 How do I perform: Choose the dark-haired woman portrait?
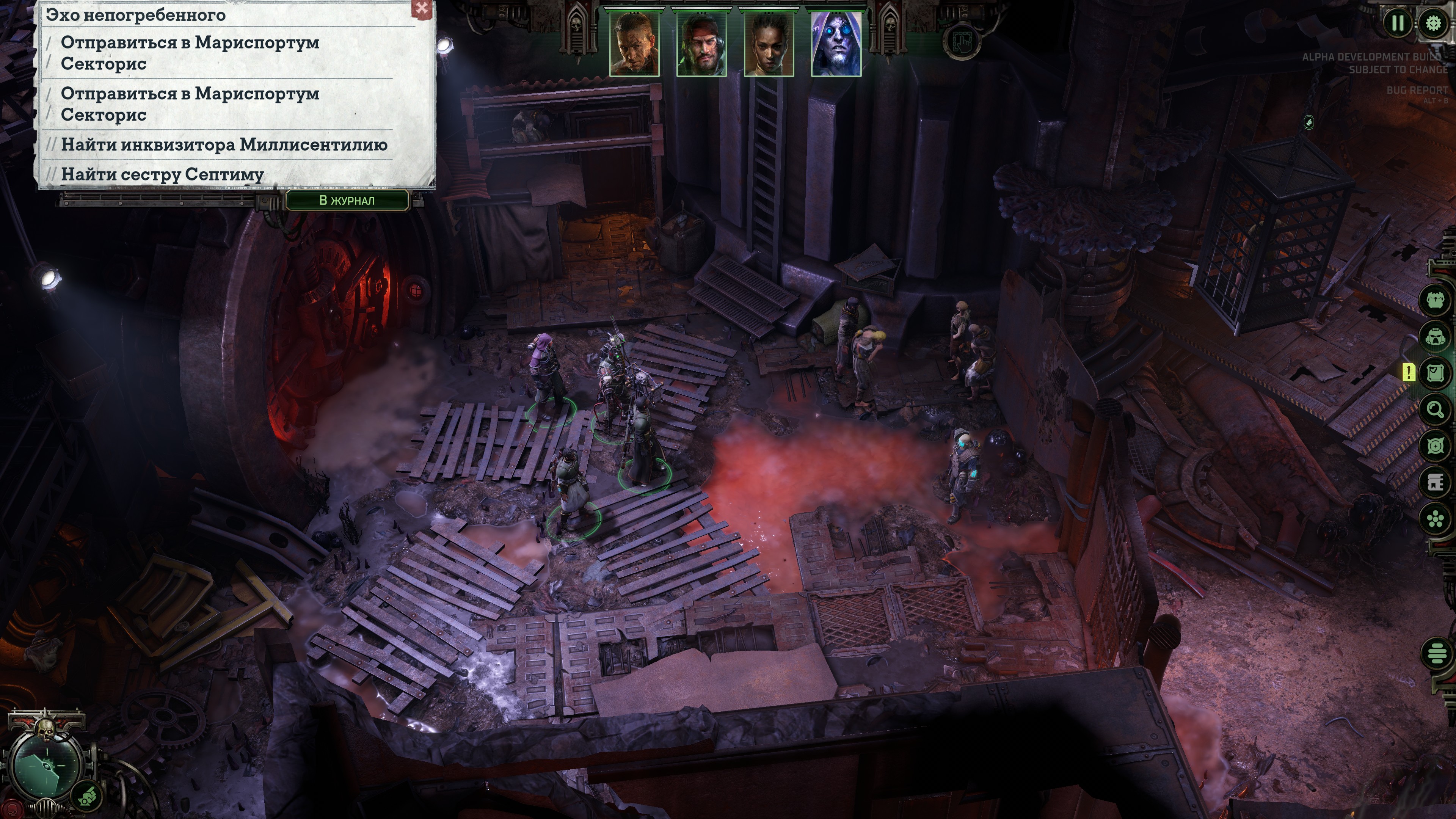tap(769, 44)
